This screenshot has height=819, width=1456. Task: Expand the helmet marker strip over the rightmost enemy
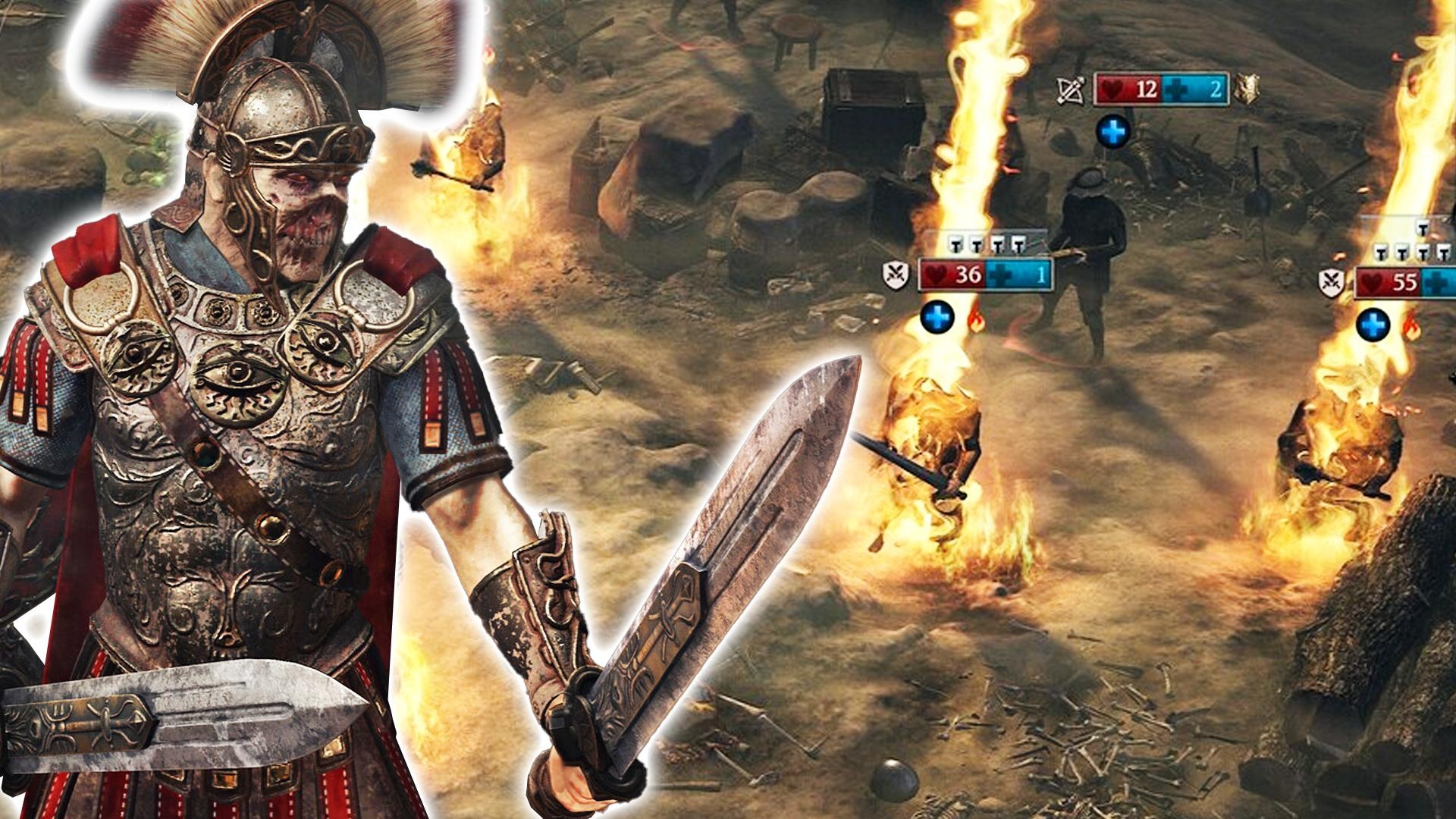click(x=1412, y=253)
